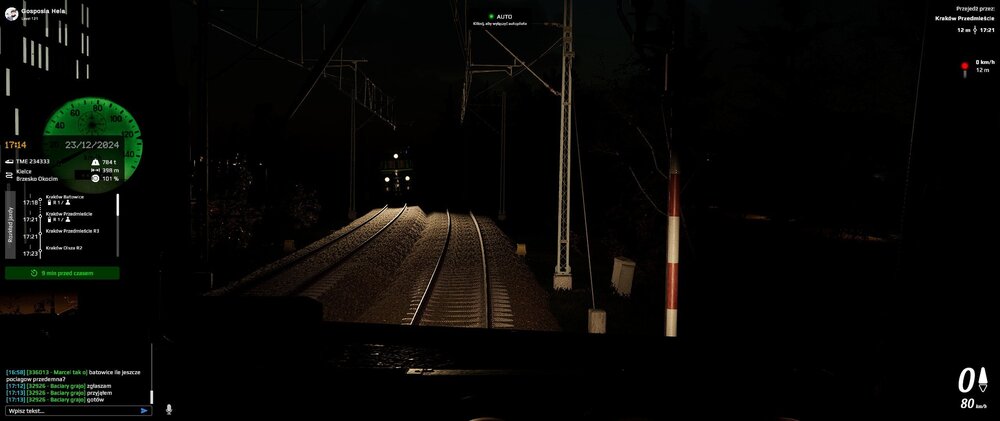Open the Rozkład jazdy timetable tab
Viewport: 1000px width, 421px height.
(10, 225)
